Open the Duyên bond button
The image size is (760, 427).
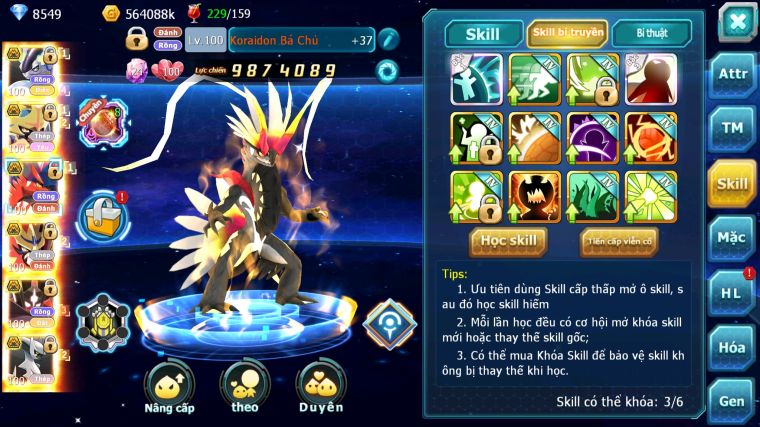click(320, 387)
